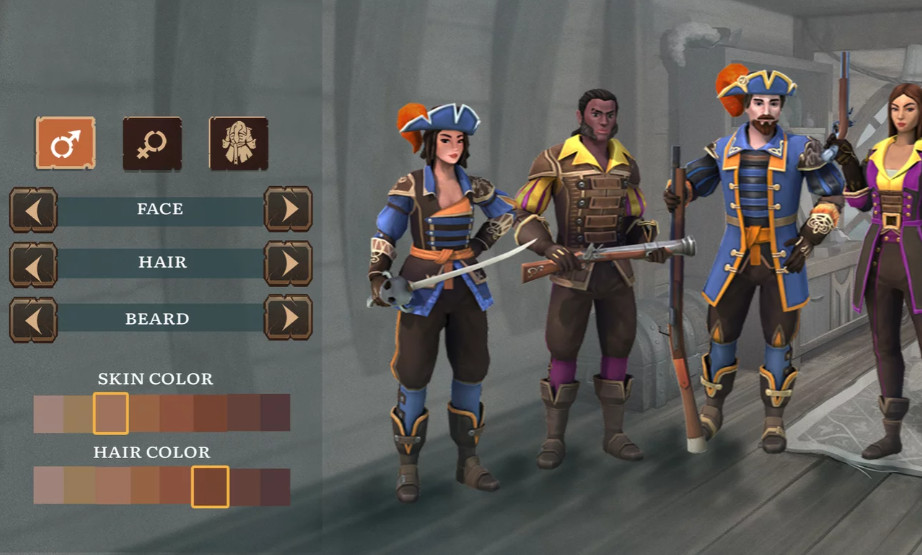The image size is (922, 555).
Task: Switch to the next face option
Action: tap(288, 209)
